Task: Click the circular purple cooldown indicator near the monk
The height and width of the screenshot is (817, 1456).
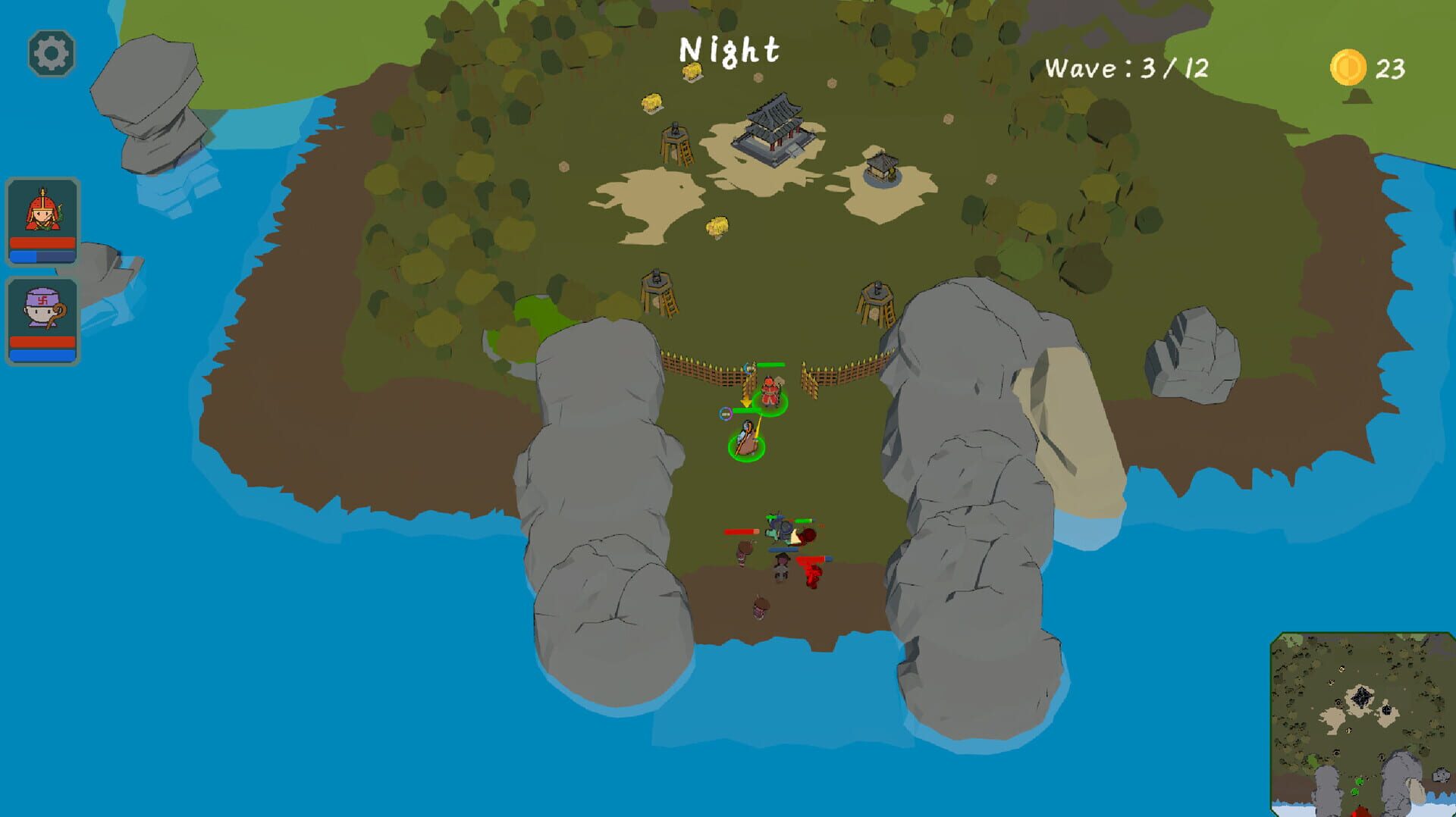Action: (726, 414)
